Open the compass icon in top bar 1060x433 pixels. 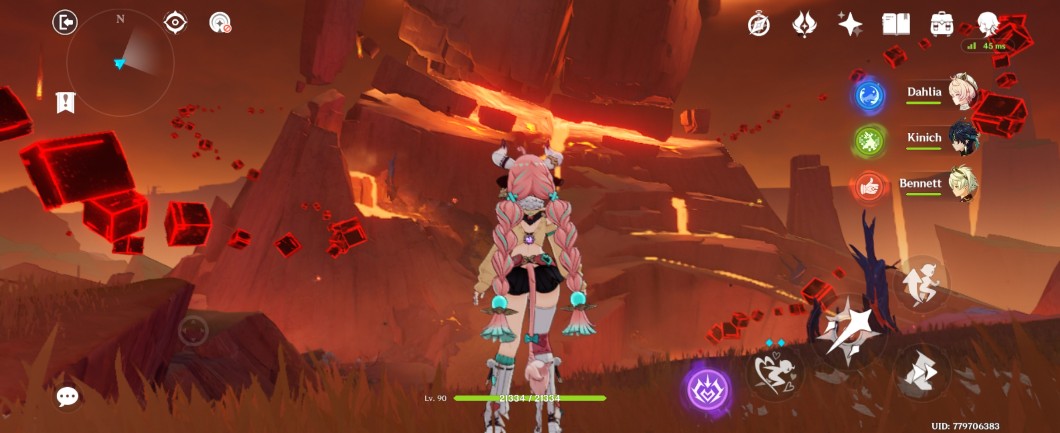click(759, 25)
